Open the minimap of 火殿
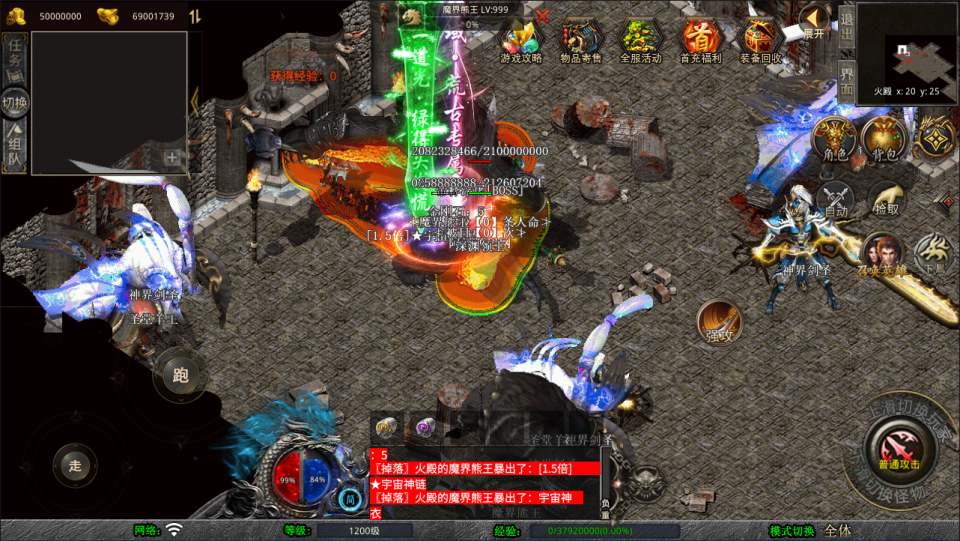 pyautogui.click(x=905, y=52)
